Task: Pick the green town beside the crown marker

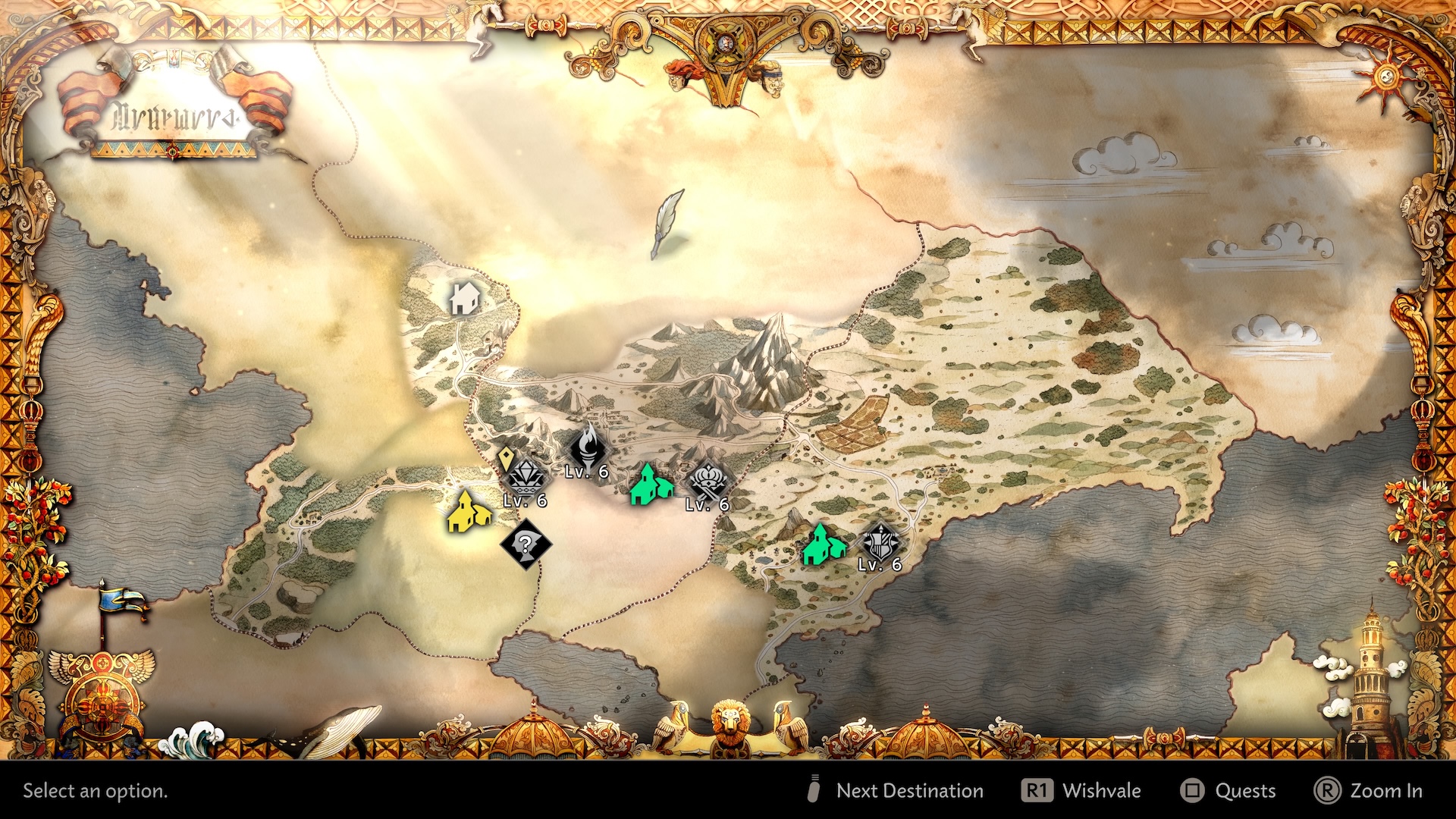Action: pyautogui.click(x=650, y=485)
